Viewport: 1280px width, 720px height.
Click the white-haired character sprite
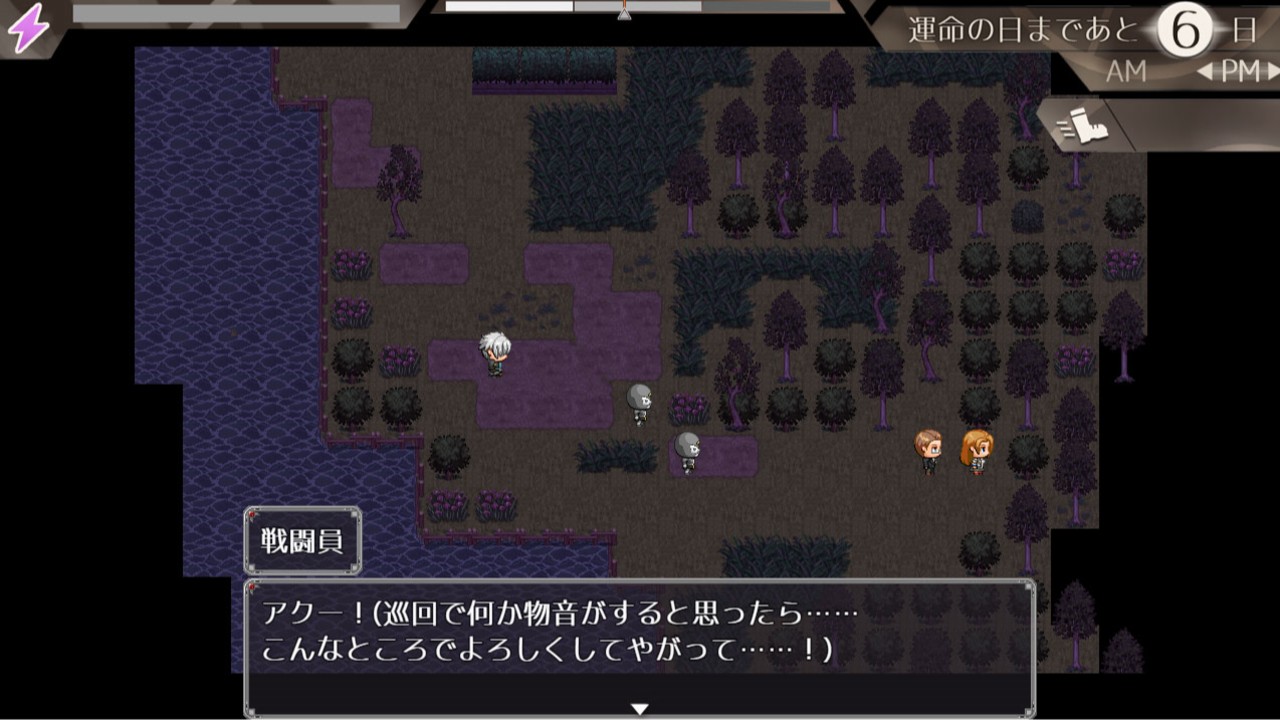(x=494, y=352)
